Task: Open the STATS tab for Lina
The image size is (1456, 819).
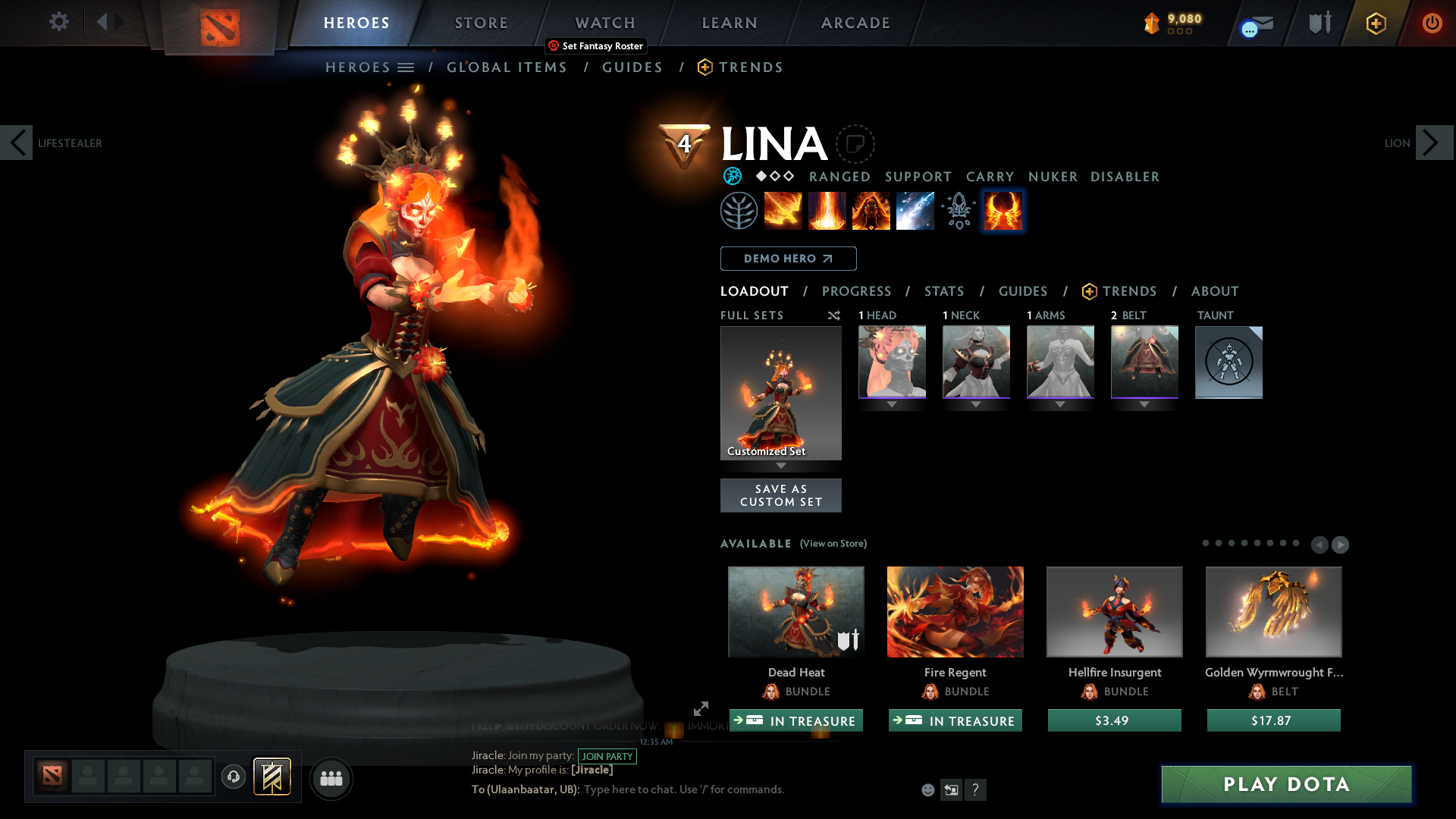Action: (943, 291)
